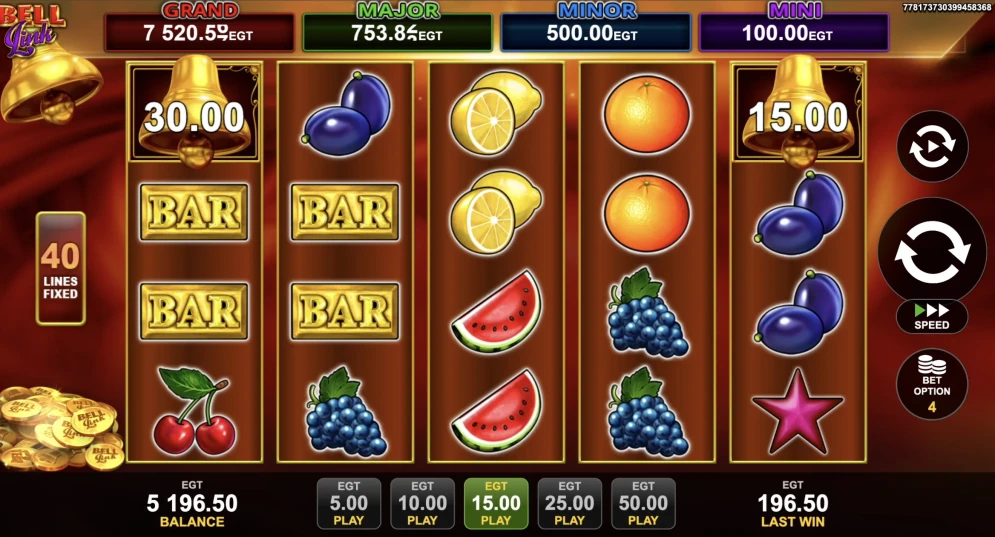Spin the reels with the large spin button
Image resolution: width=995 pixels, height=537 pixels.
point(931,251)
